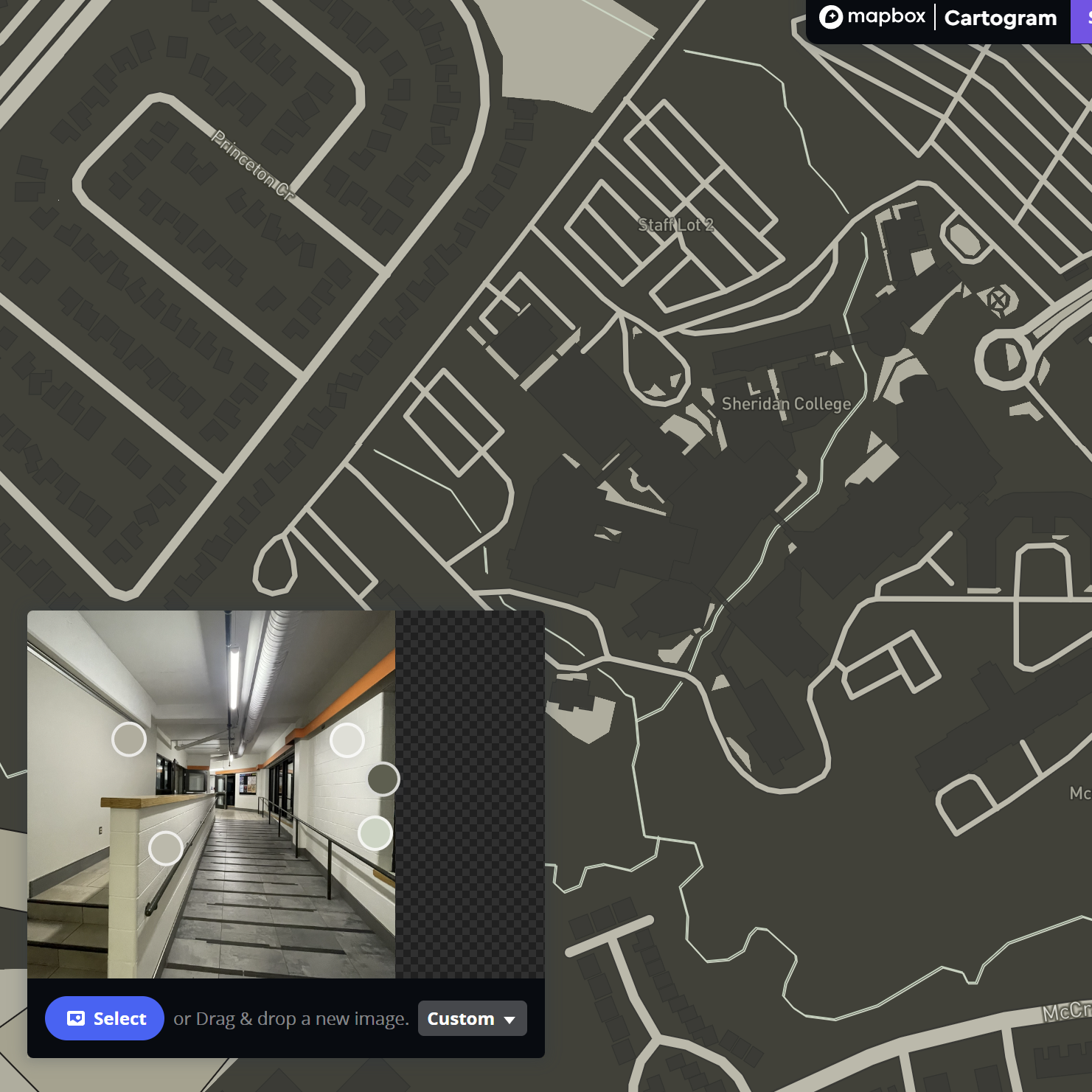This screenshot has width=1092, height=1092.
Task: Click the color circle on the wooden ledge wall
Action: point(166,848)
